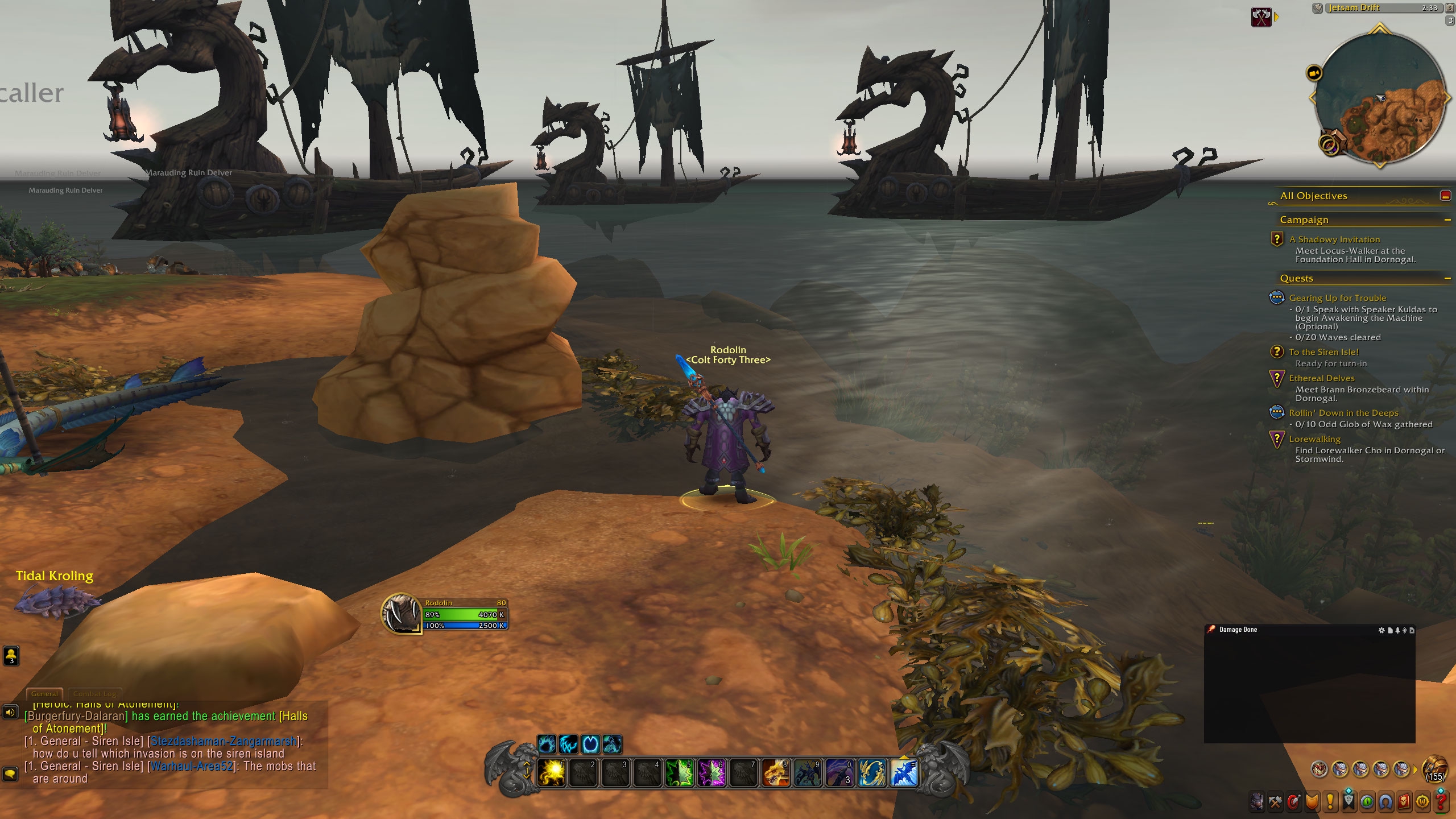Click the camera tracking button on minimap
The image size is (1456, 819).
pos(1314,73)
